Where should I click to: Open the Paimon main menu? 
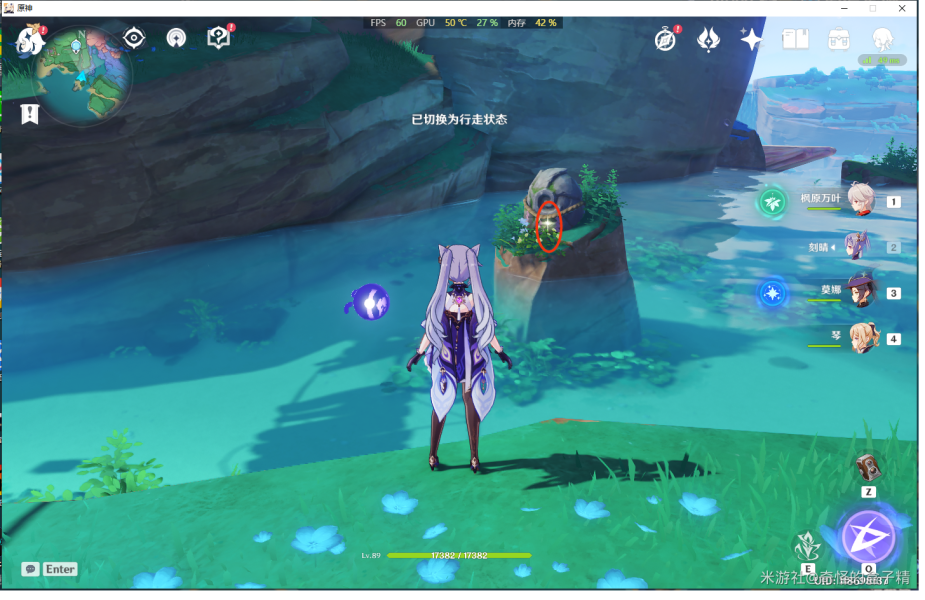coord(29,42)
